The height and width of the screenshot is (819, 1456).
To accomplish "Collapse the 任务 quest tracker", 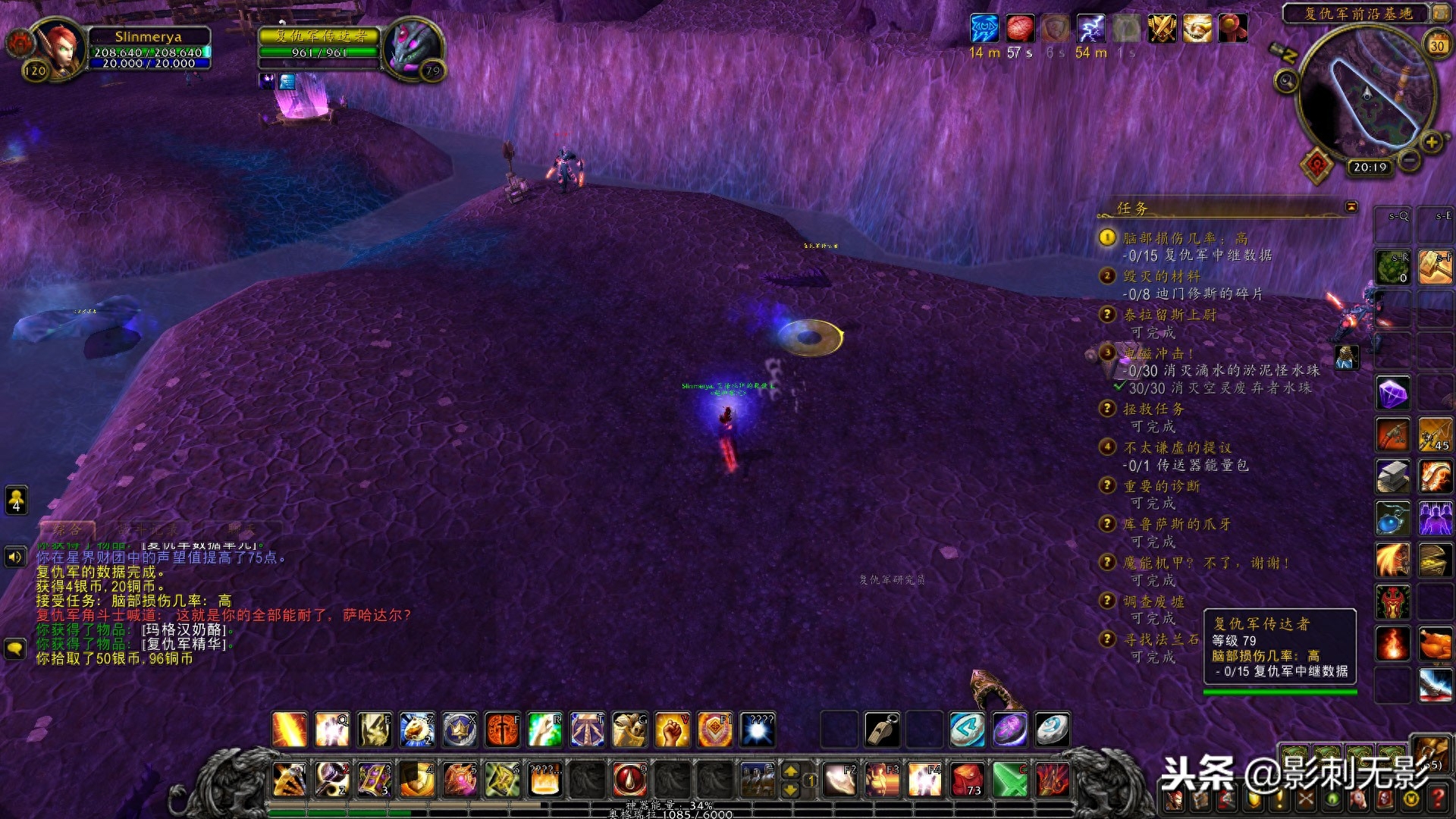I will coord(1351,207).
